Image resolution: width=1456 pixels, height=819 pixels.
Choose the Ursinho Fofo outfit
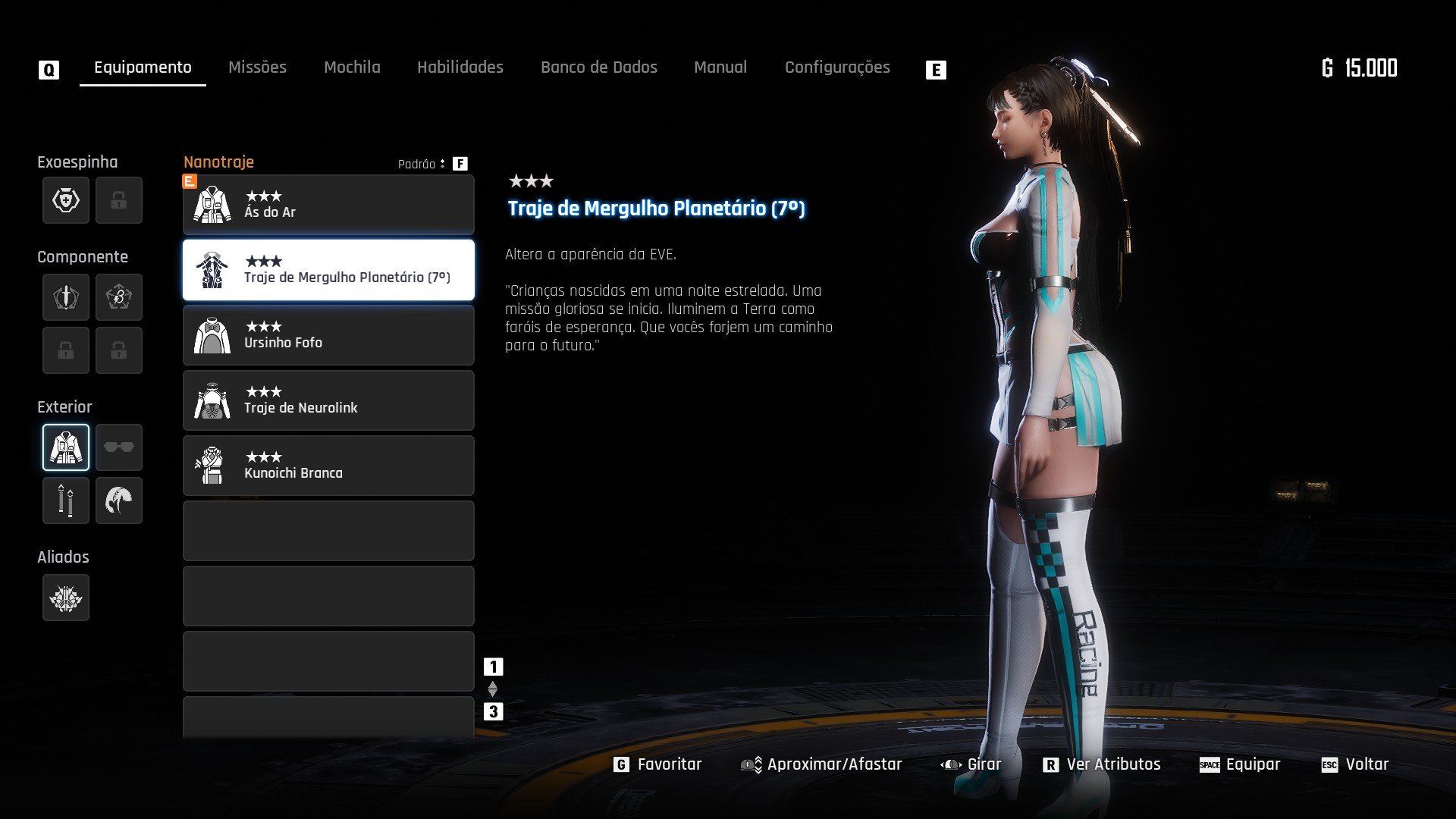tap(328, 335)
